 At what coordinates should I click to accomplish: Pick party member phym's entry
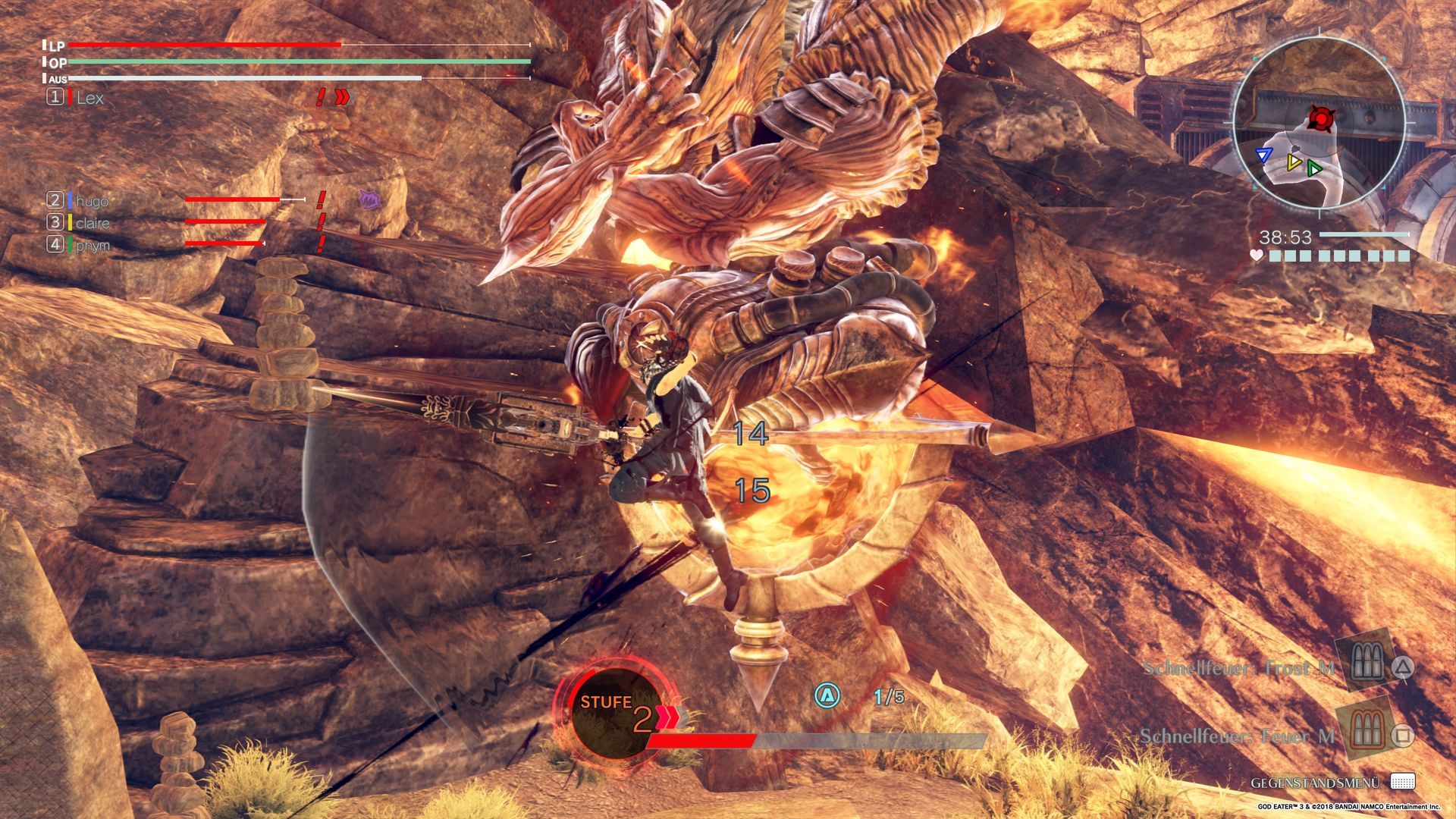click(x=92, y=245)
